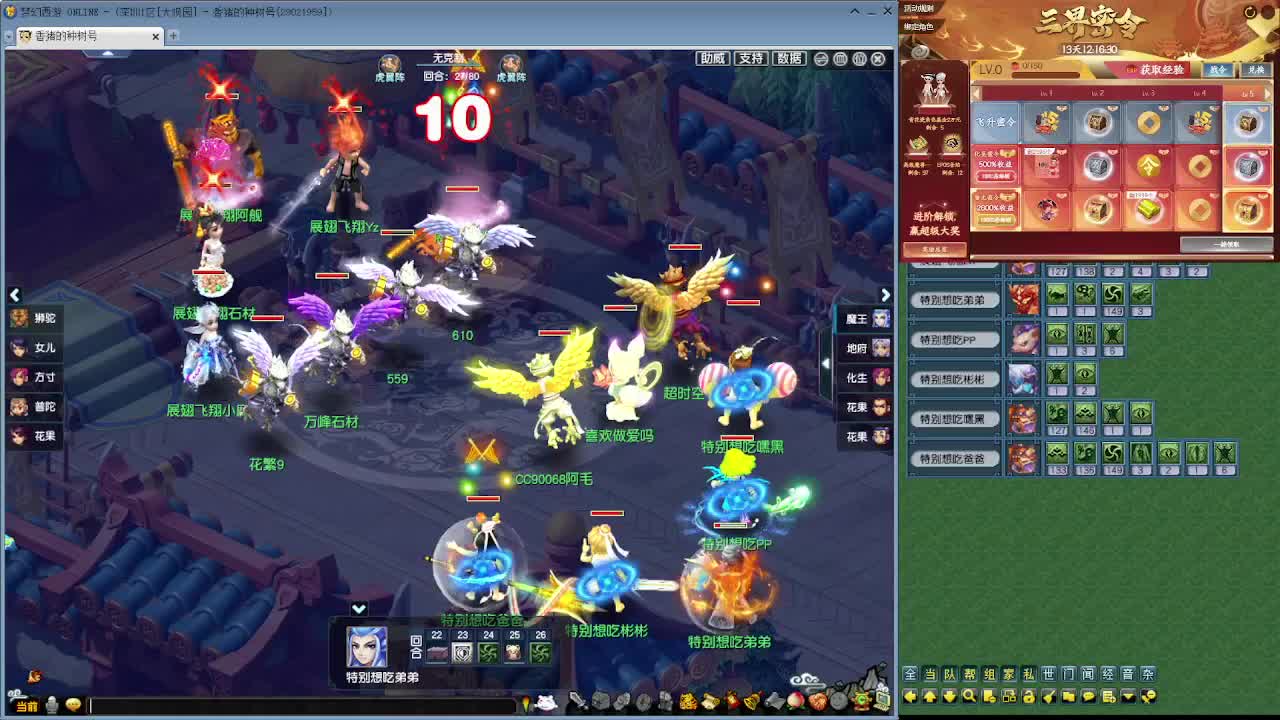Click the right chevron arrow on battle edge
Viewport: 1280px width, 720px height.
tap(885, 295)
